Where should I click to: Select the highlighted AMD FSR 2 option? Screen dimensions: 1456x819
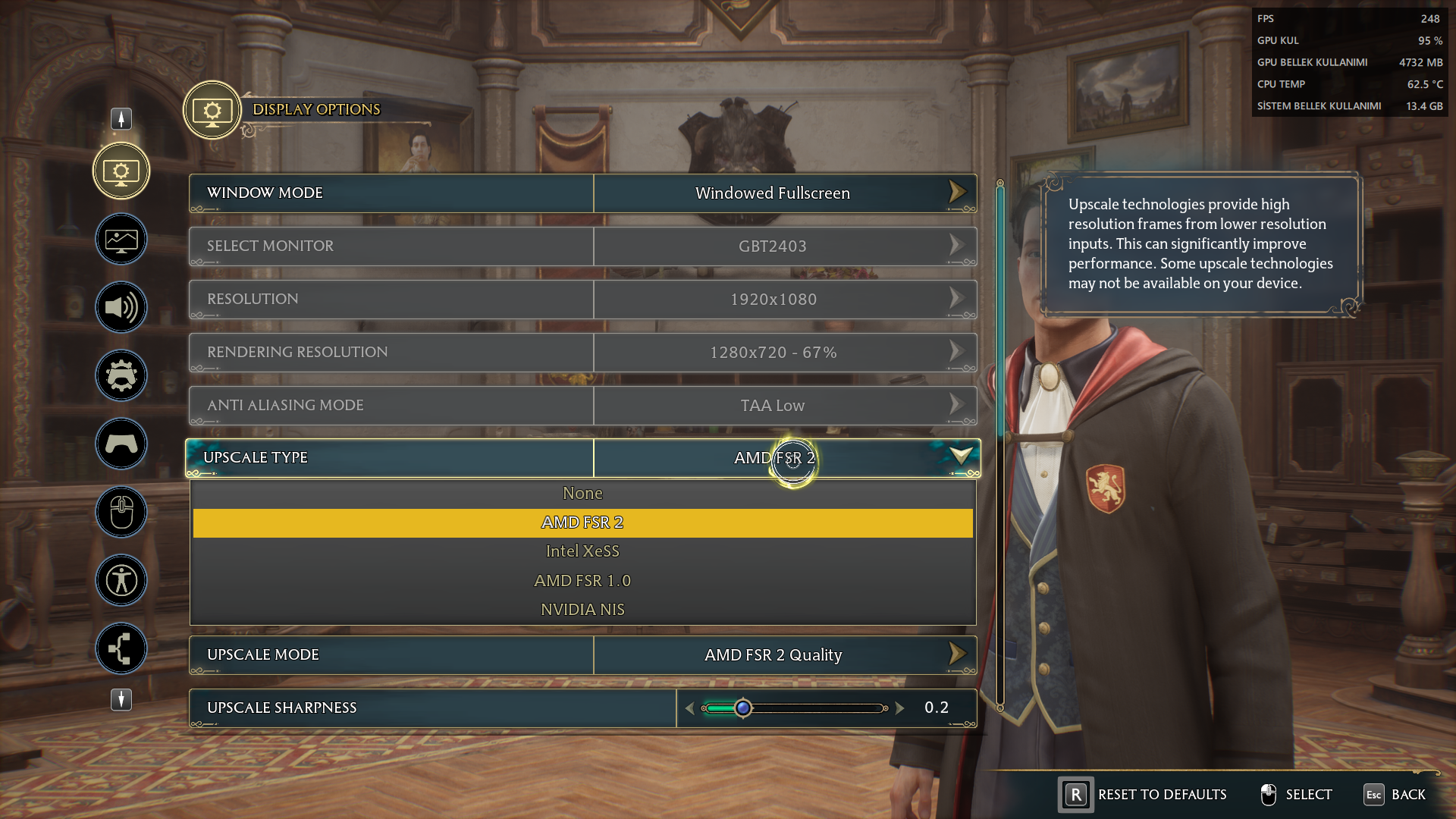(x=582, y=522)
